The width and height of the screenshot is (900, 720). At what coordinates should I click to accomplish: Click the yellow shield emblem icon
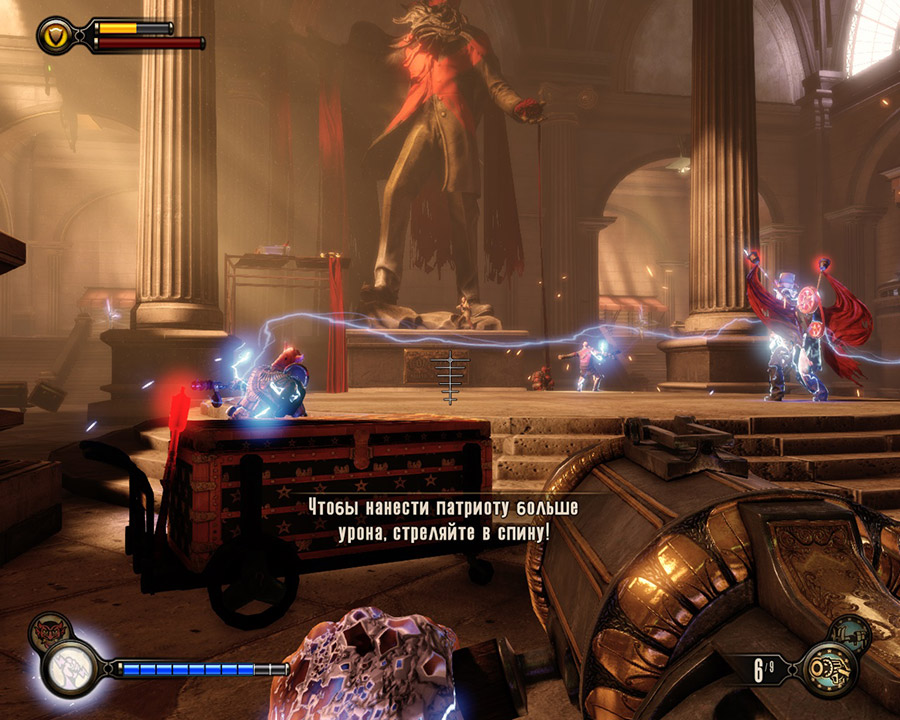coord(55,36)
